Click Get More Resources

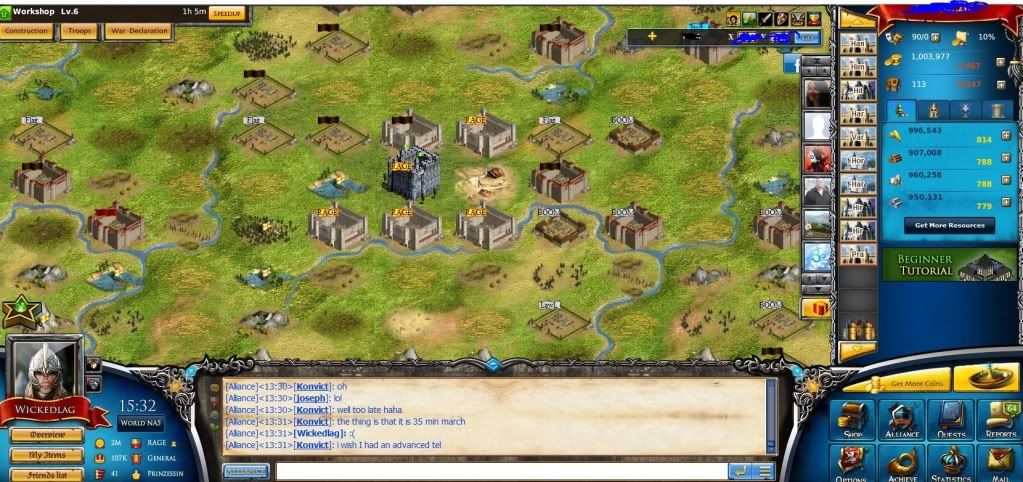tap(949, 225)
